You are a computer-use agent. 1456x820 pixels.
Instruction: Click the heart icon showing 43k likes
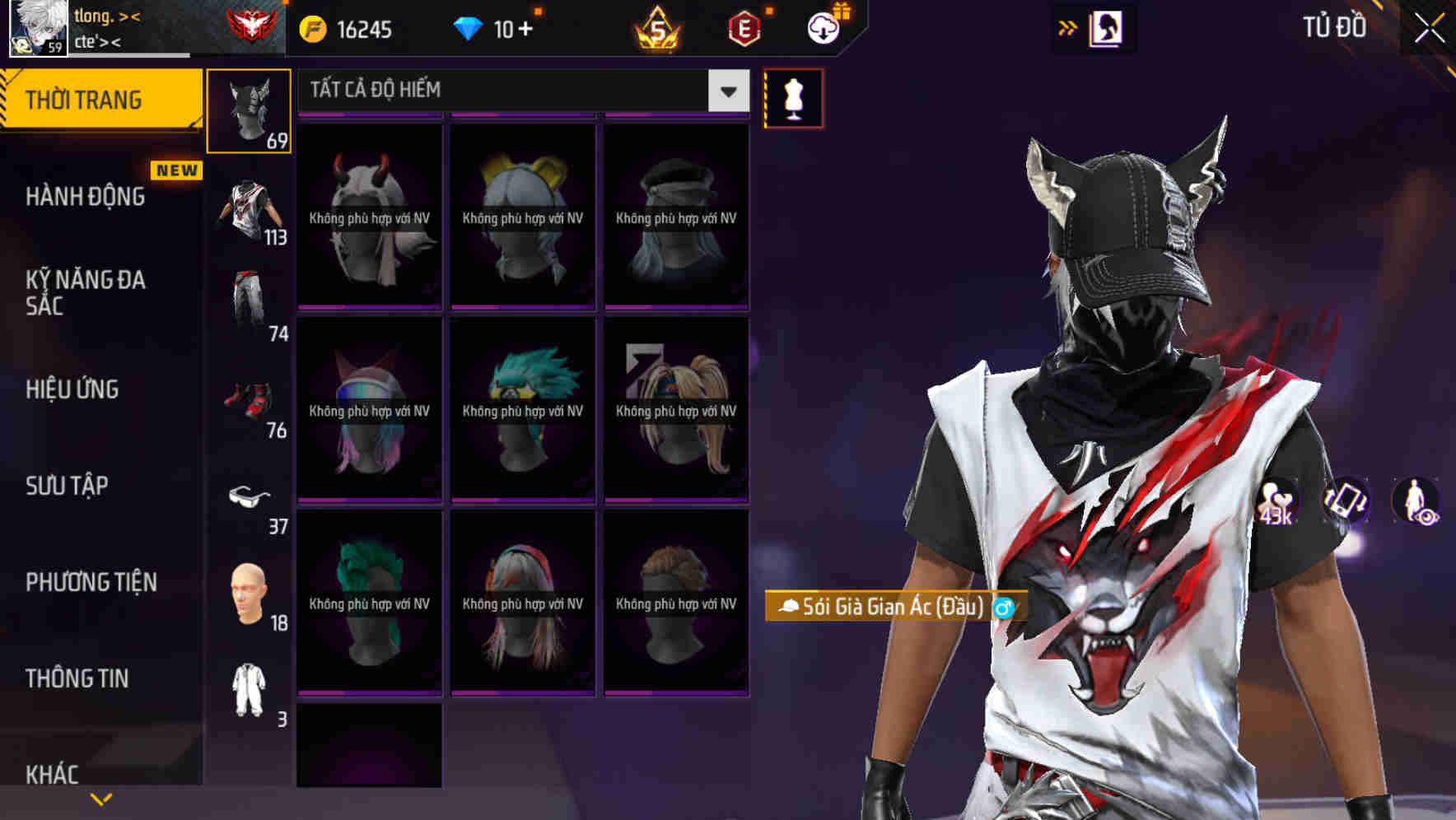(x=1274, y=502)
